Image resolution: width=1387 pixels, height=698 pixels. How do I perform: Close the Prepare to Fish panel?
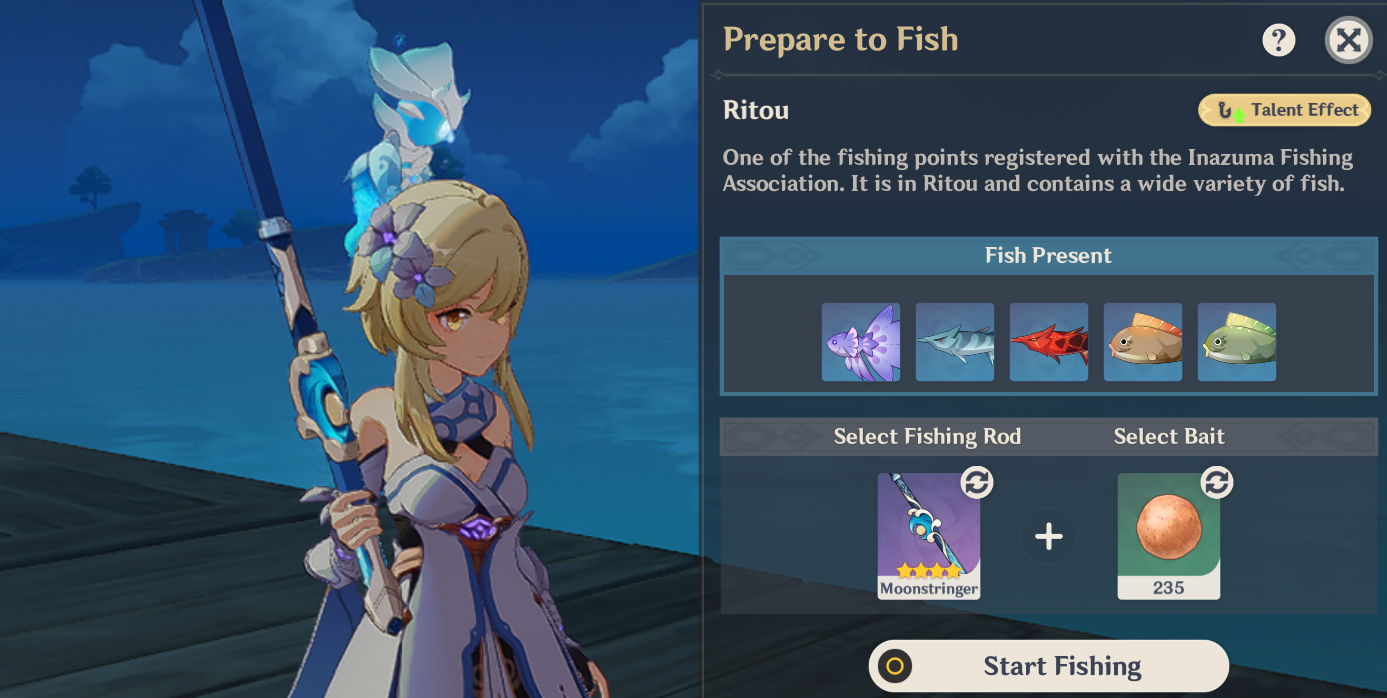click(1348, 40)
